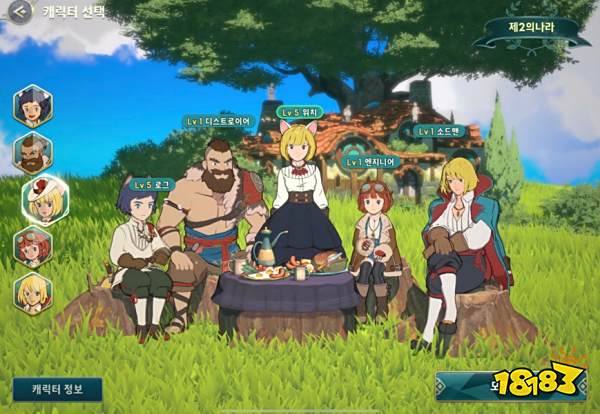Image resolution: width=600 pixels, height=414 pixels.
Task: Pick the highlighted Witch portrait with hat
Action: [45, 199]
